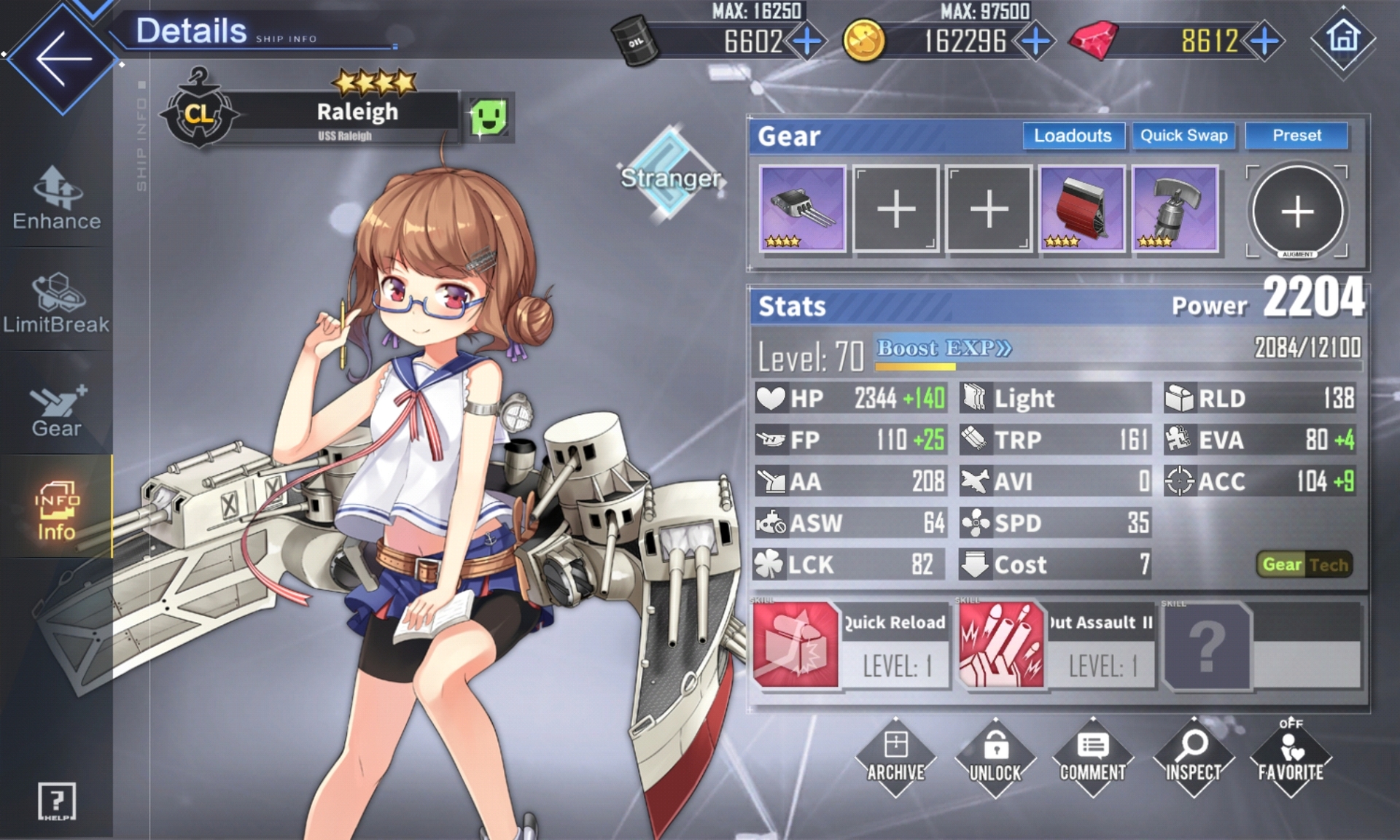
Task: Toggle the Favorite setting
Action: pyautogui.click(x=1290, y=758)
